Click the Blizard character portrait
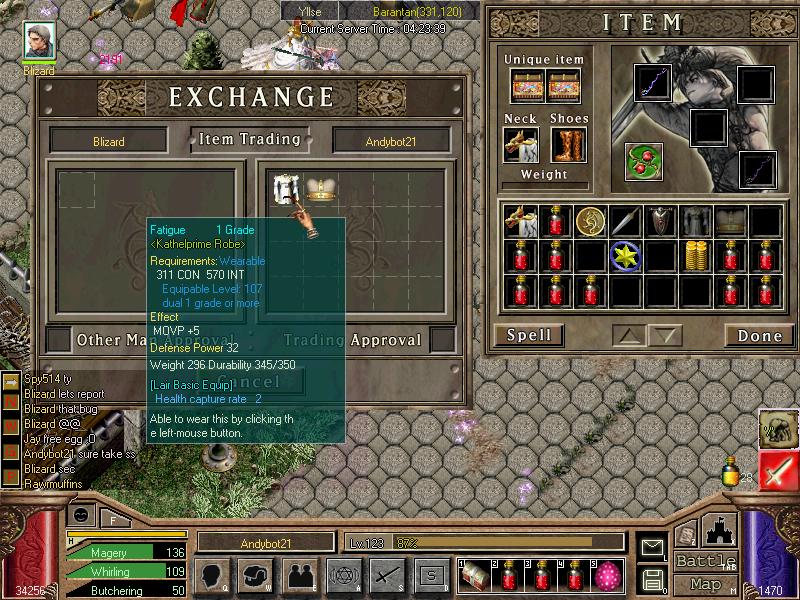The width and height of the screenshot is (800, 600). [41, 43]
